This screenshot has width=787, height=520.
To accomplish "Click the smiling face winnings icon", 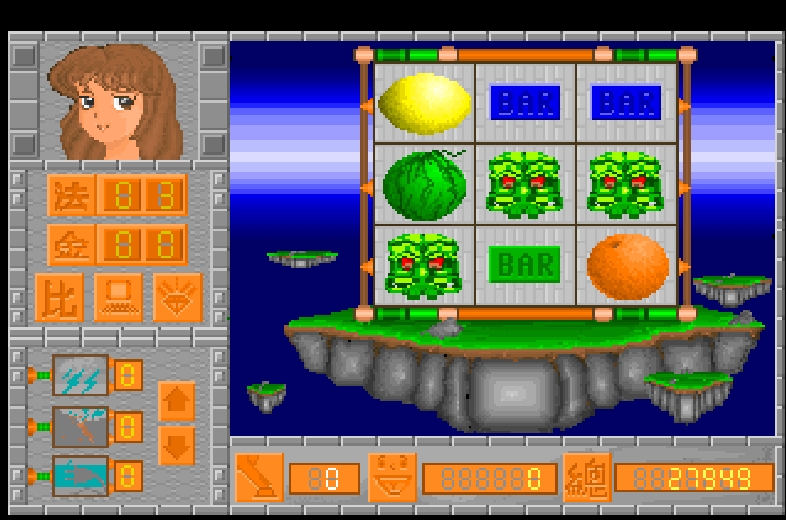I will point(392,477).
